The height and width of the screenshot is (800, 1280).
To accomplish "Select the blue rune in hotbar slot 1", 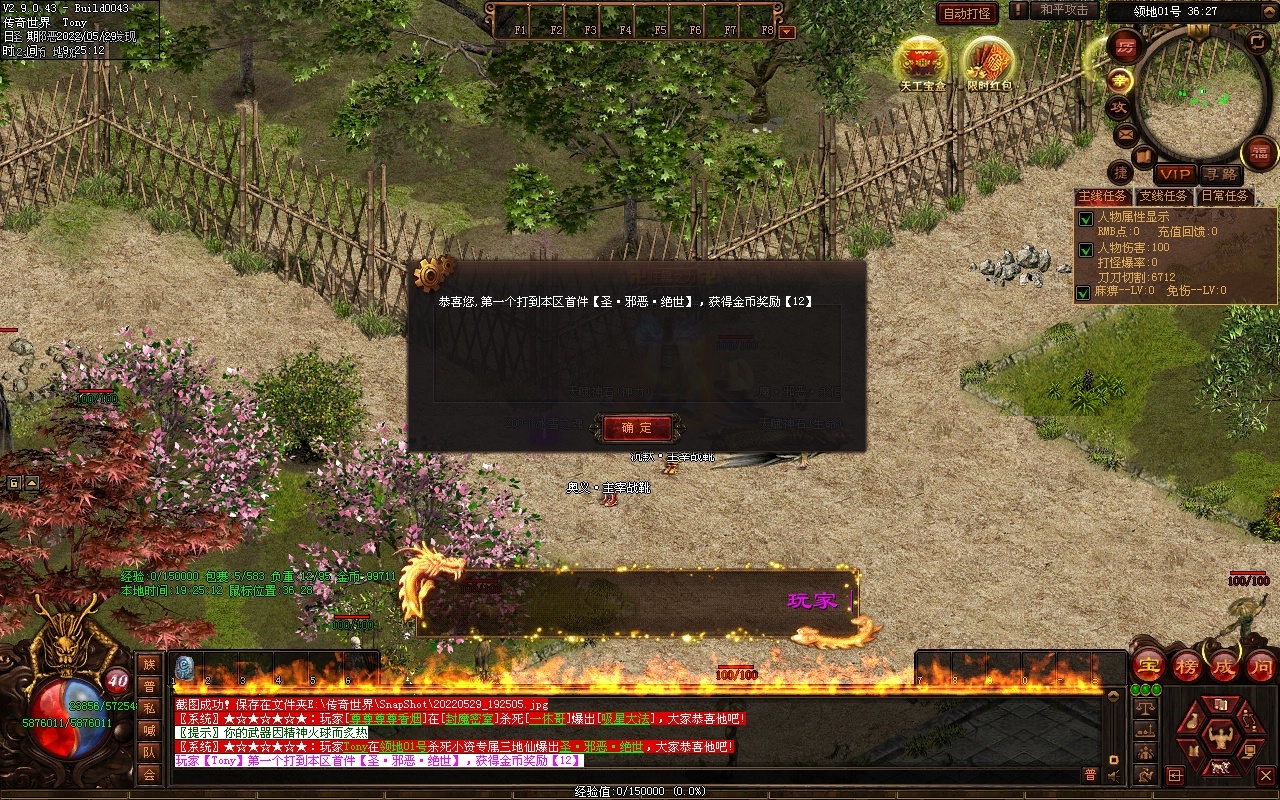I will tap(184, 668).
